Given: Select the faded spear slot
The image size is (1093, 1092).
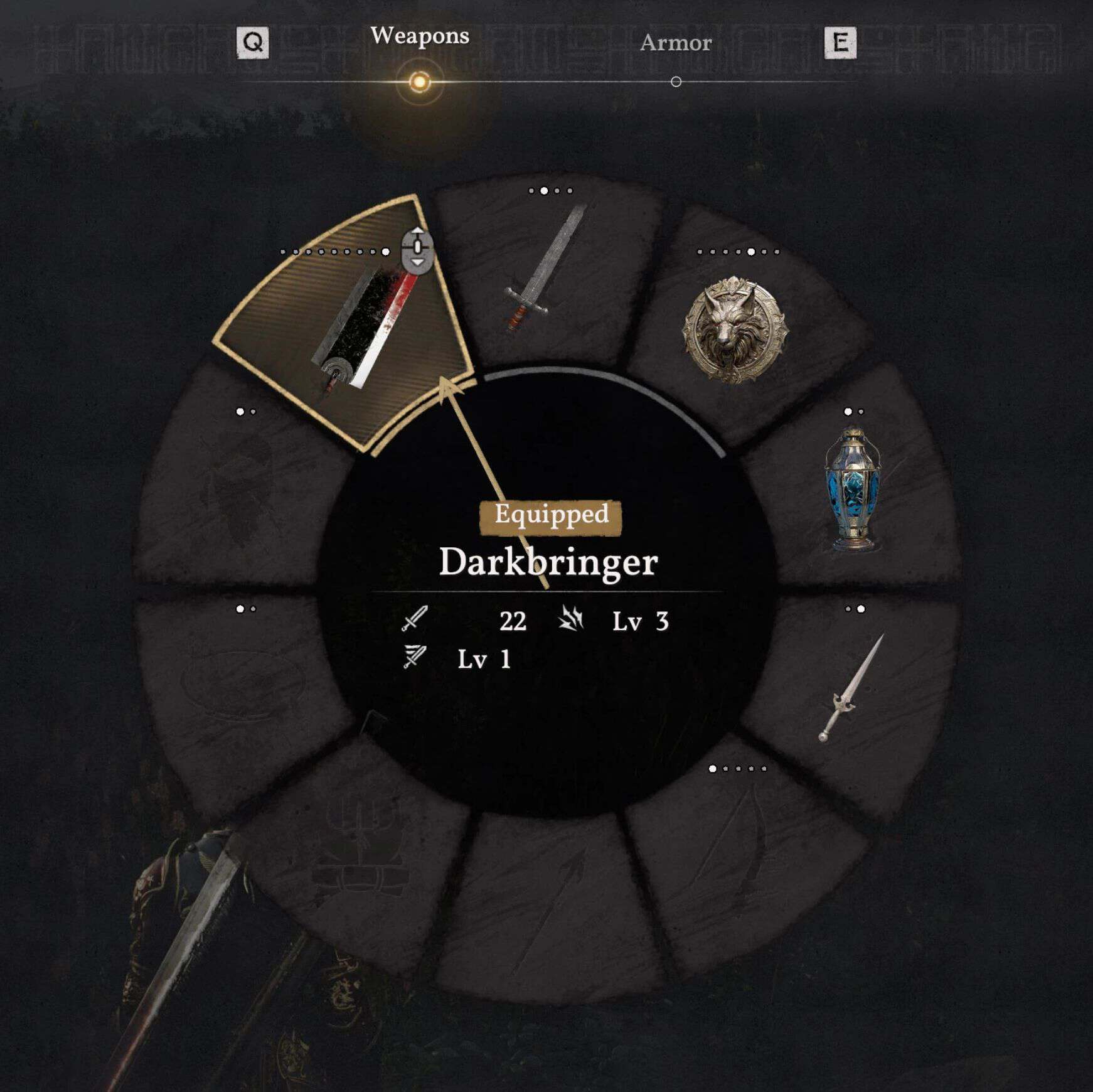Looking at the screenshot, I should point(549,904).
